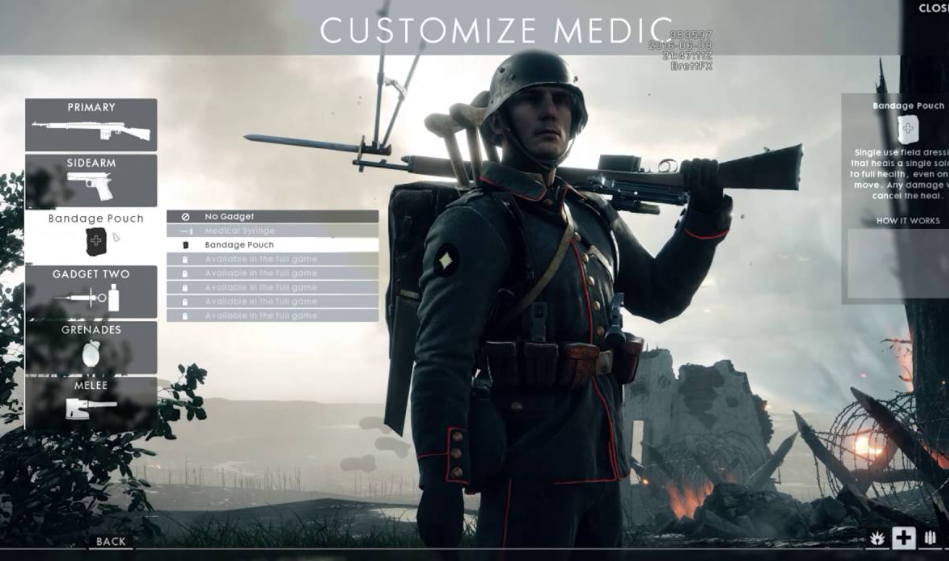This screenshot has width=949, height=561.
Task: Open the Primary weapon slot
Action: click(x=91, y=124)
